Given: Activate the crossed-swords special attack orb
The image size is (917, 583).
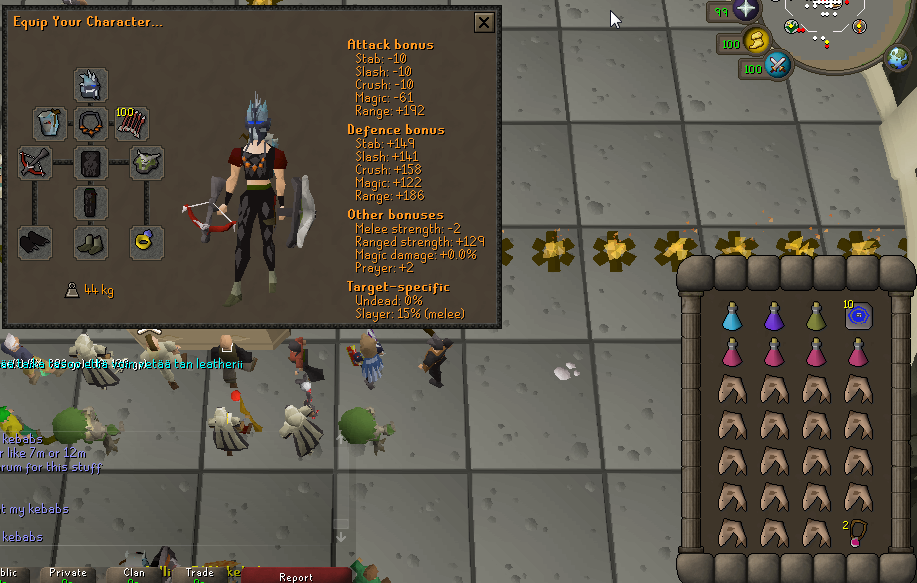Looking at the screenshot, I should tap(777, 67).
